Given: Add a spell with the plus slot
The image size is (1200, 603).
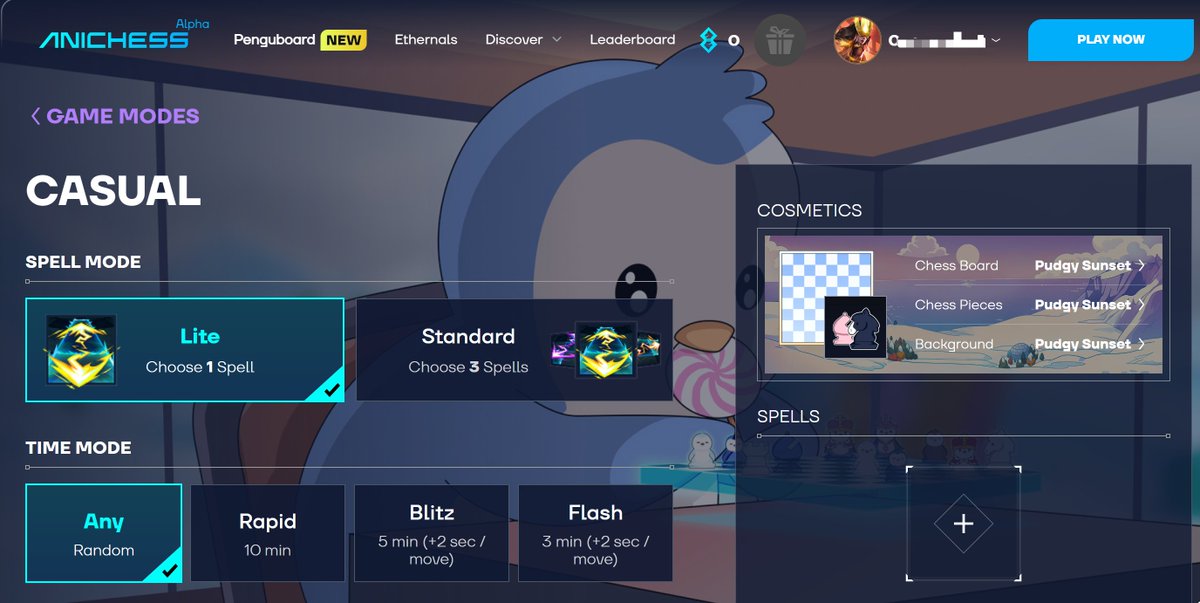Looking at the screenshot, I should click(x=963, y=523).
